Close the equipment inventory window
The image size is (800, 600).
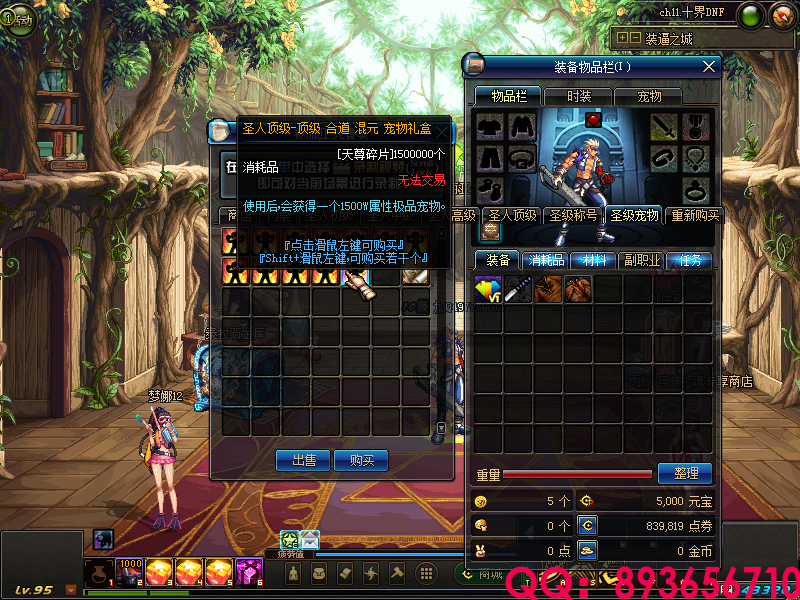click(710, 67)
